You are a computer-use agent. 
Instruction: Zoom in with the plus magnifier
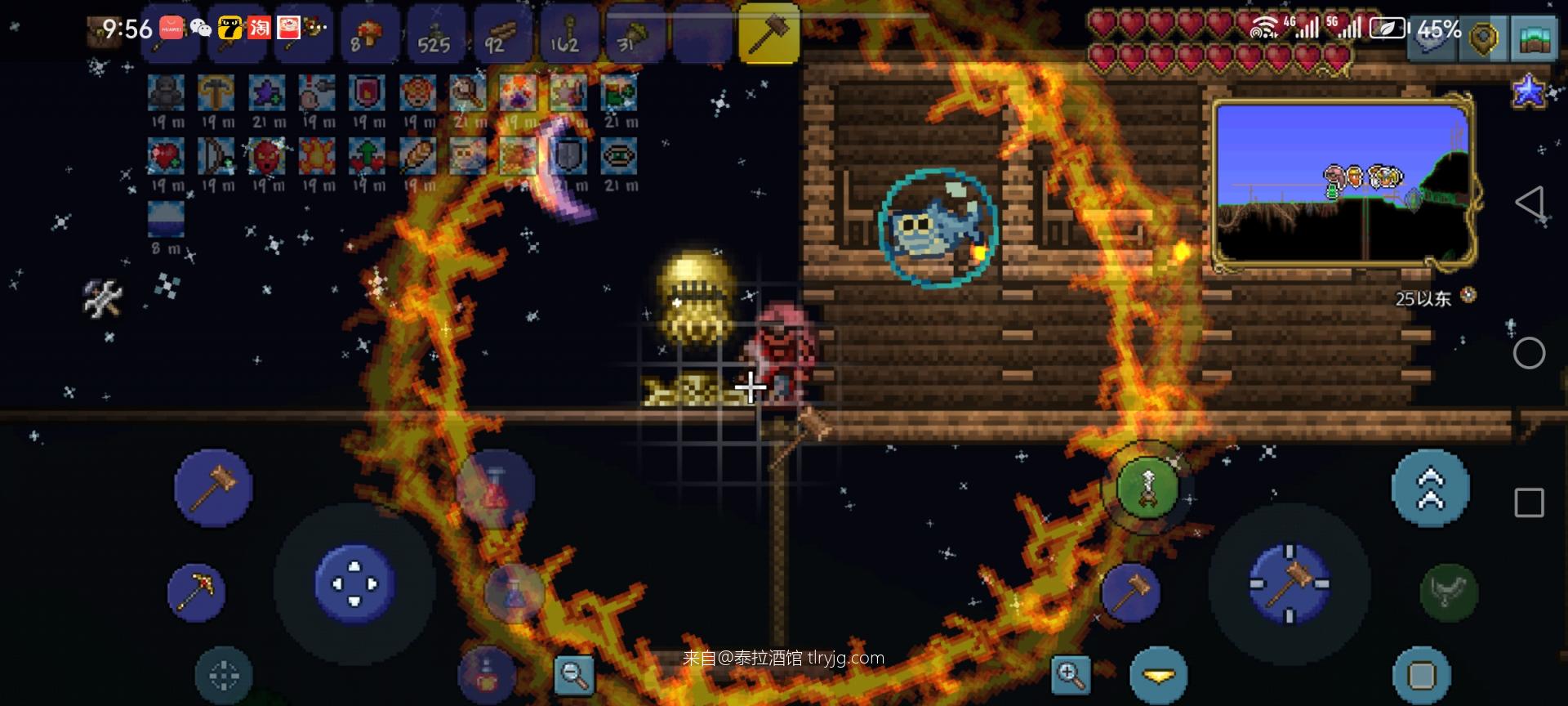[x=1070, y=674]
